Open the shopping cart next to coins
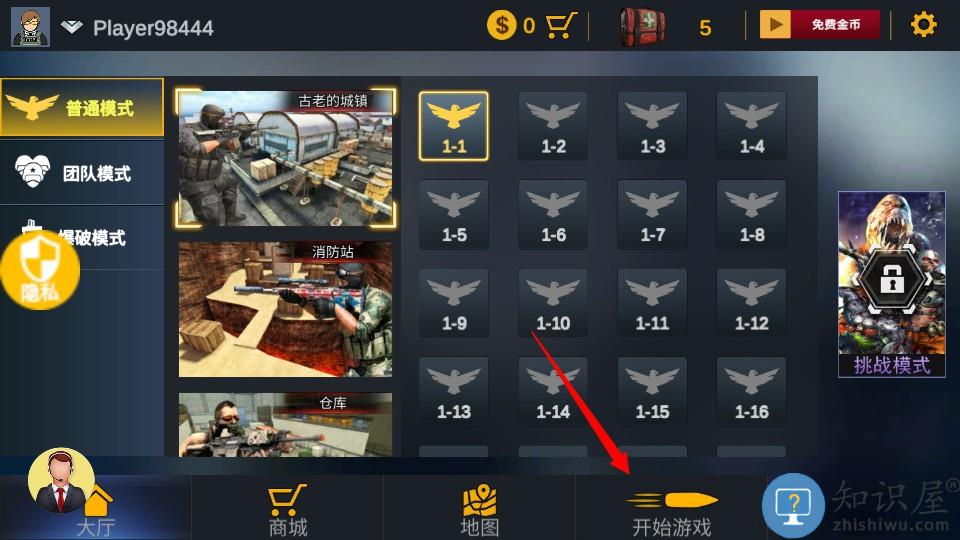Image resolution: width=960 pixels, height=540 pixels. 562,25
